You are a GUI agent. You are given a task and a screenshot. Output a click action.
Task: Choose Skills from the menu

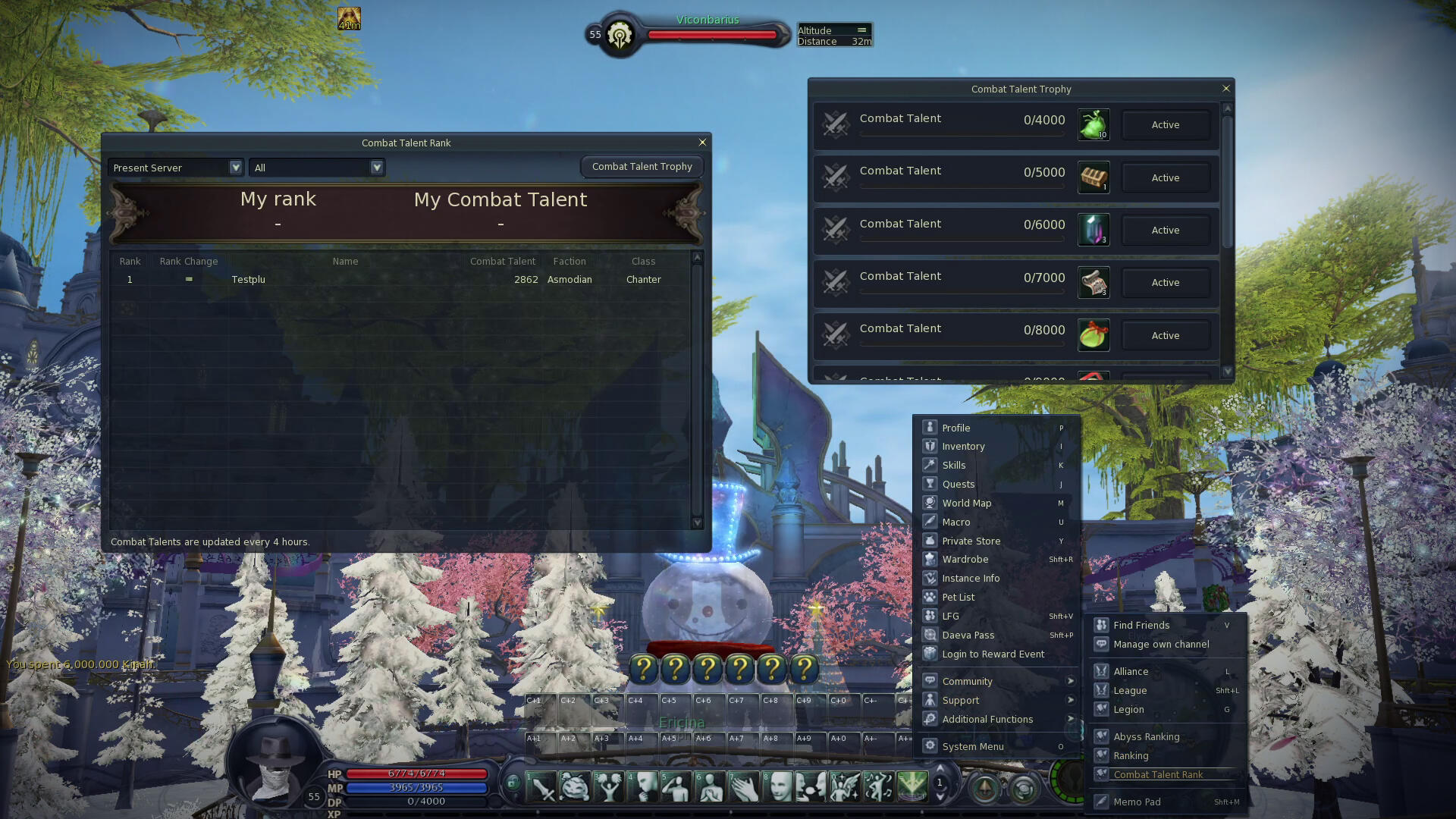point(954,466)
